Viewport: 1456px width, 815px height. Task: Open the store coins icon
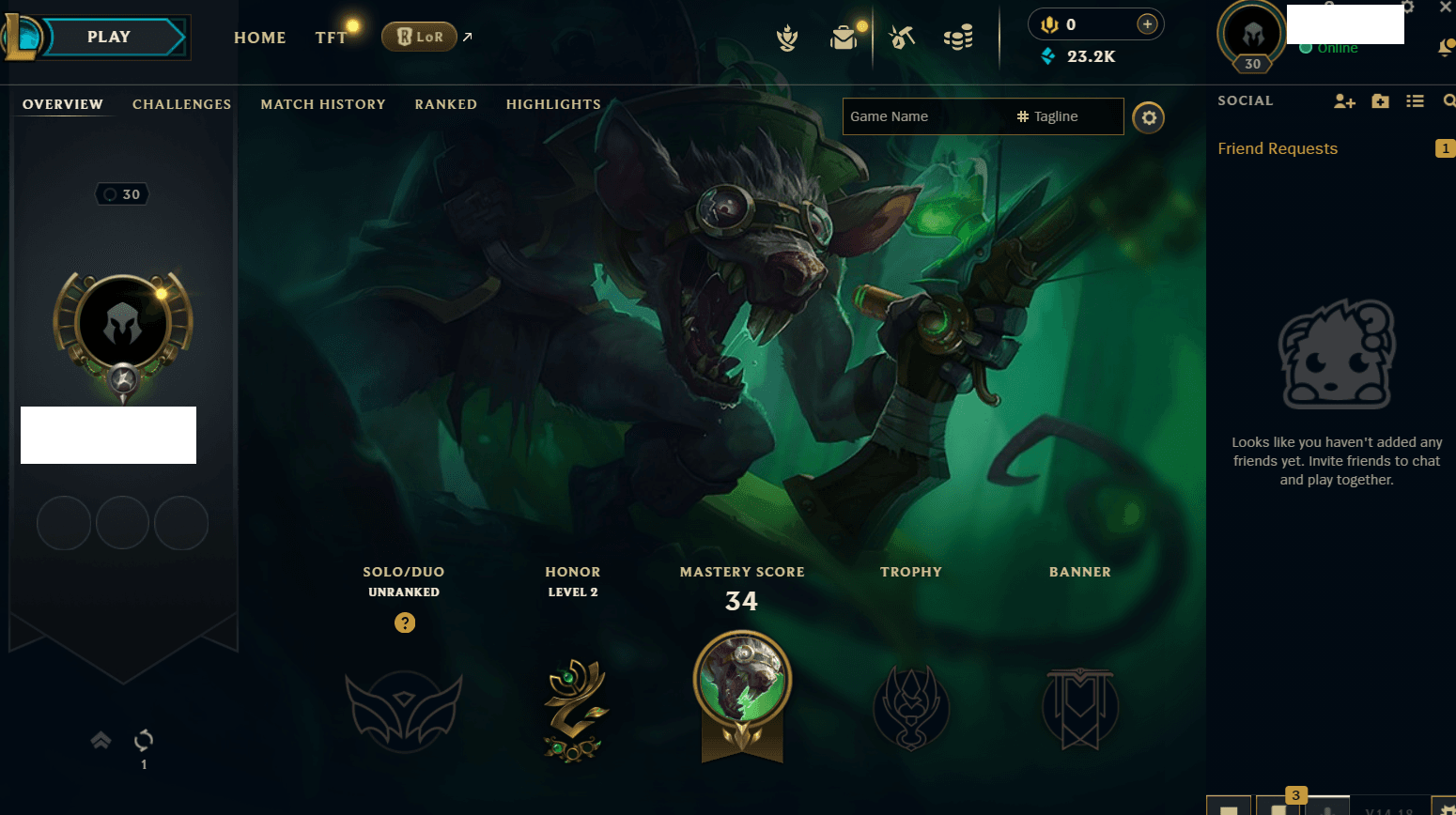(x=958, y=38)
